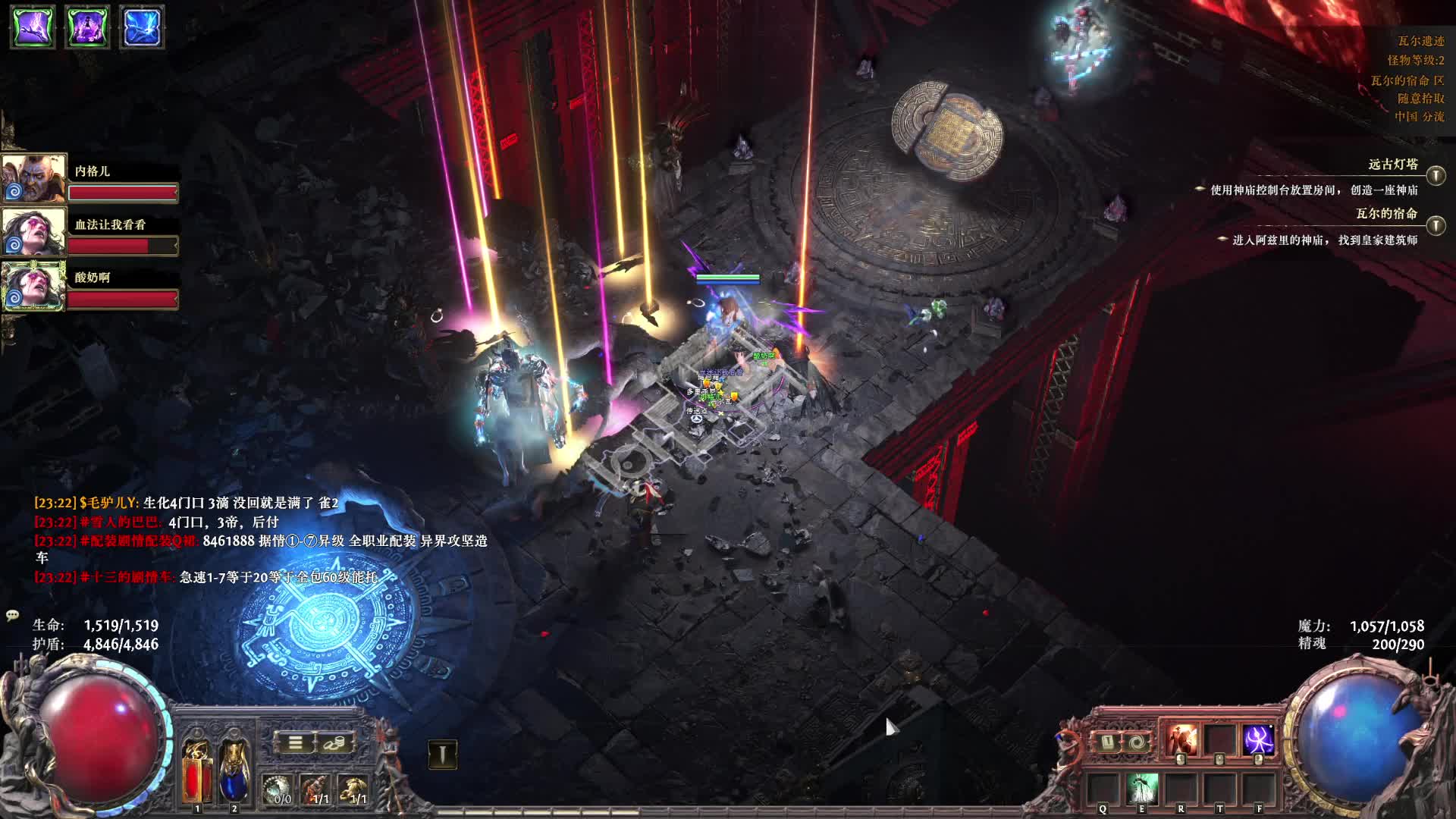Click the nail icon button above experience bar

(443, 754)
